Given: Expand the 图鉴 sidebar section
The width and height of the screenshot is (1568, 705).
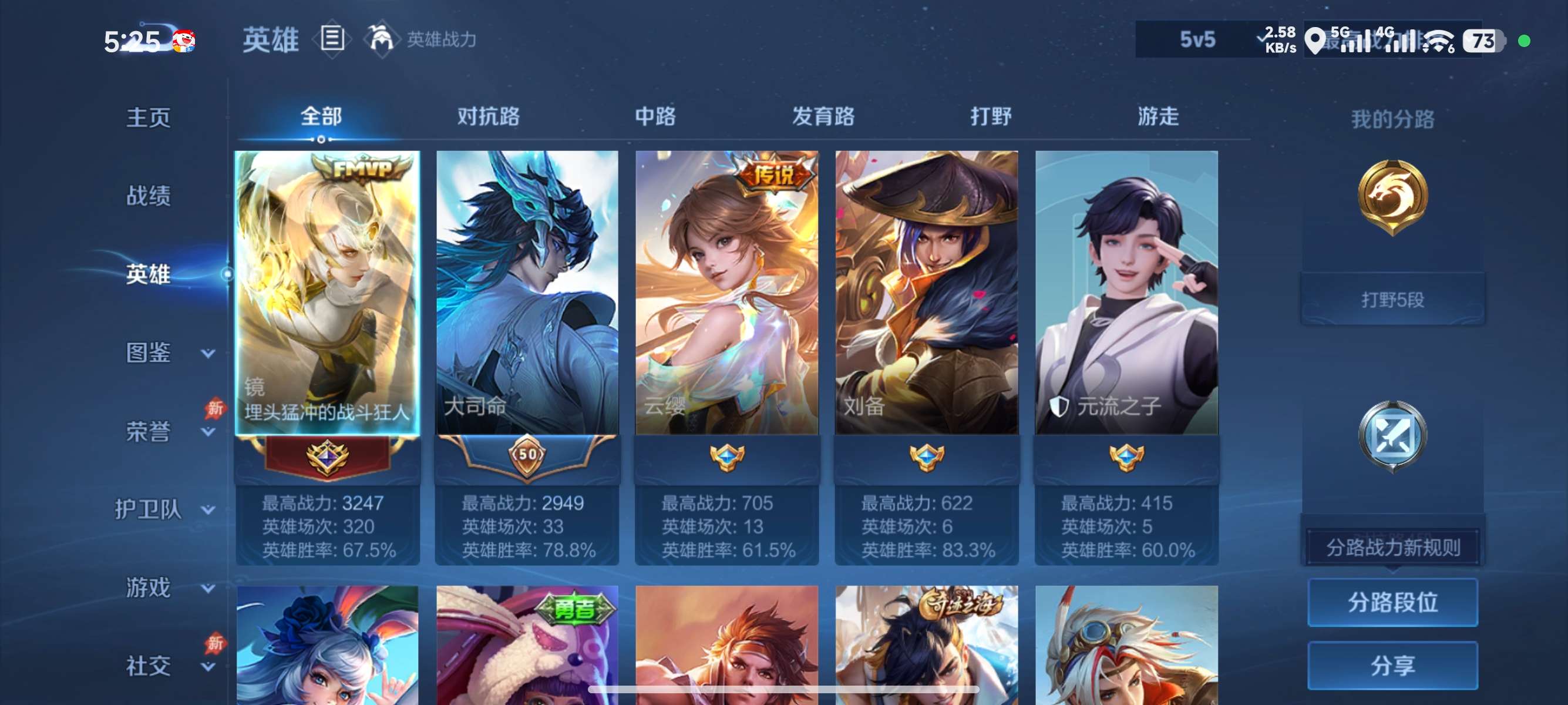Looking at the screenshot, I should coord(149,352).
